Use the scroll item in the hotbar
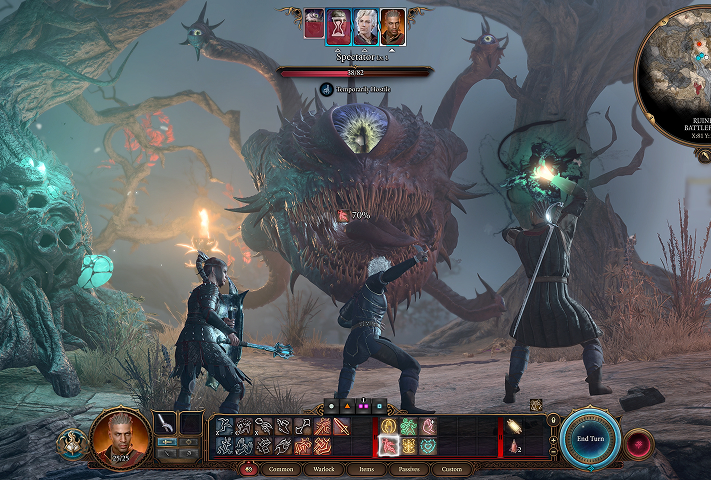This screenshot has width=711, height=480. click(513, 427)
